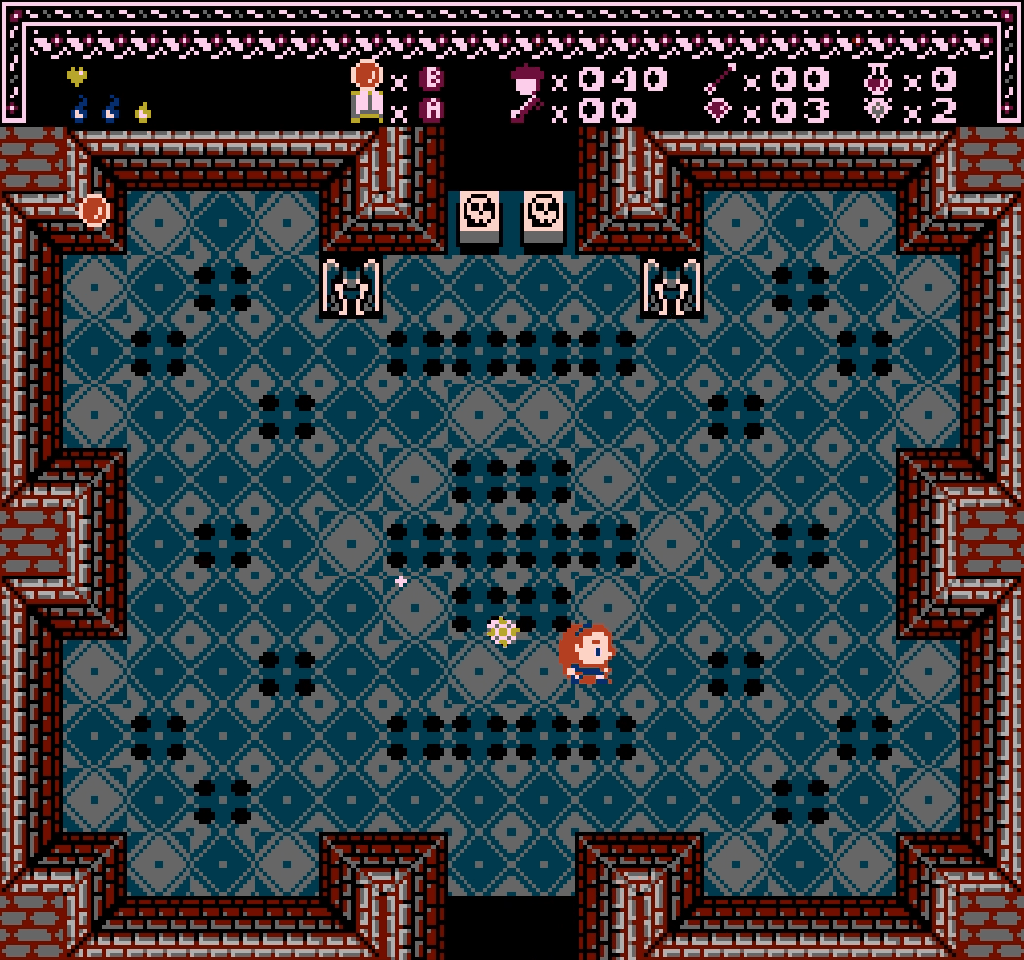Image resolution: width=1024 pixels, height=960 pixels.
Task: Click the pink gem icon
Action: click(x=719, y=110)
